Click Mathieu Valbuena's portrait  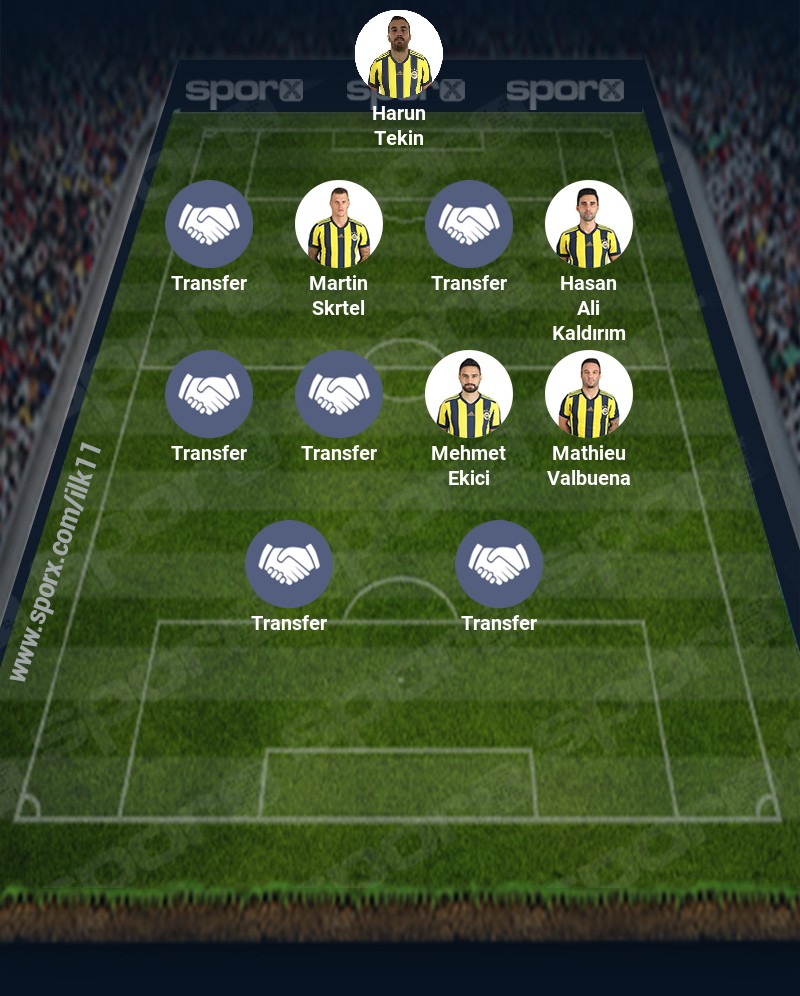click(x=589, y=394)
